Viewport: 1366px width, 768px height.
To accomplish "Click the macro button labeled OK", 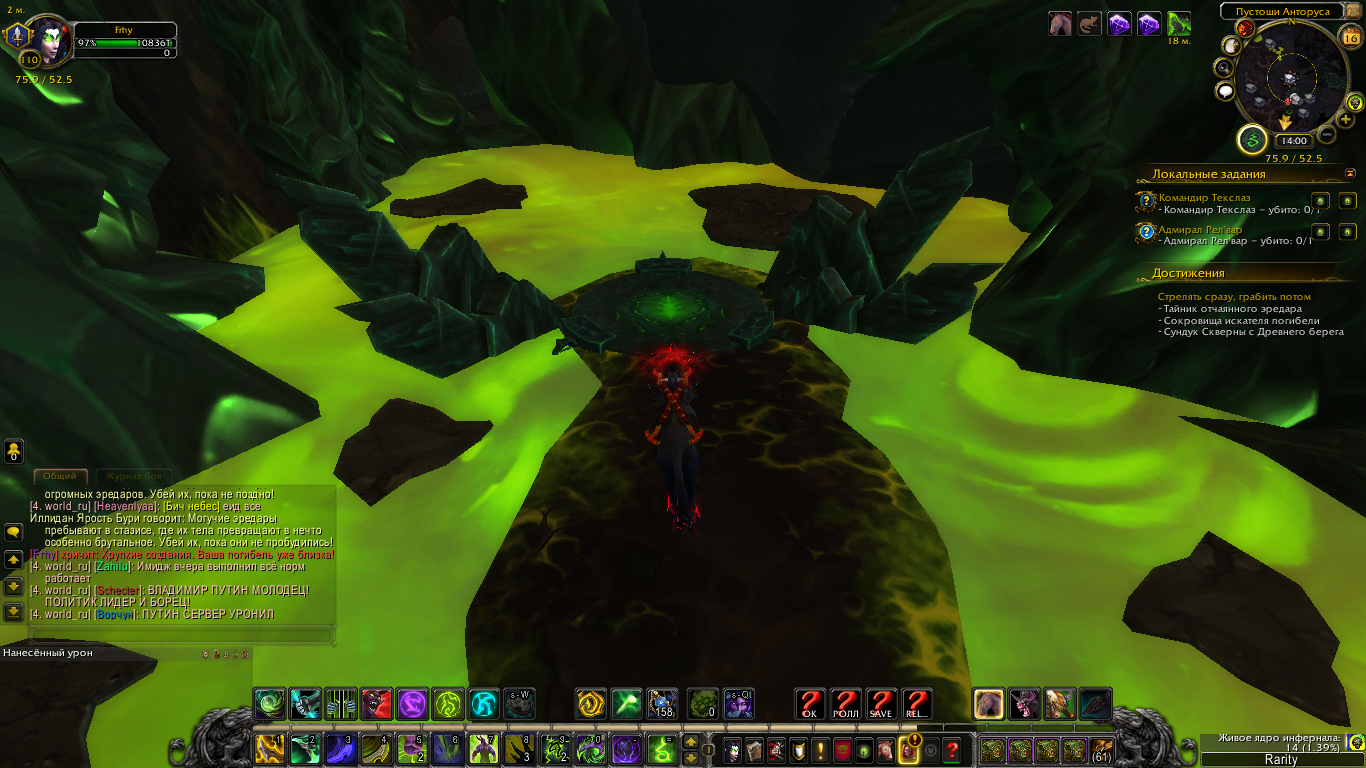I will pos(810,704).
